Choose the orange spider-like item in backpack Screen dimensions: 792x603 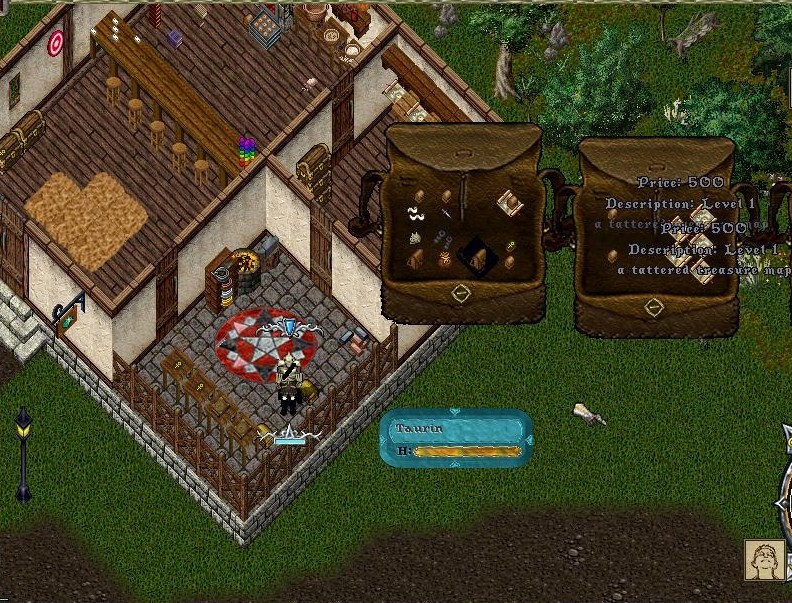point(444,260)
